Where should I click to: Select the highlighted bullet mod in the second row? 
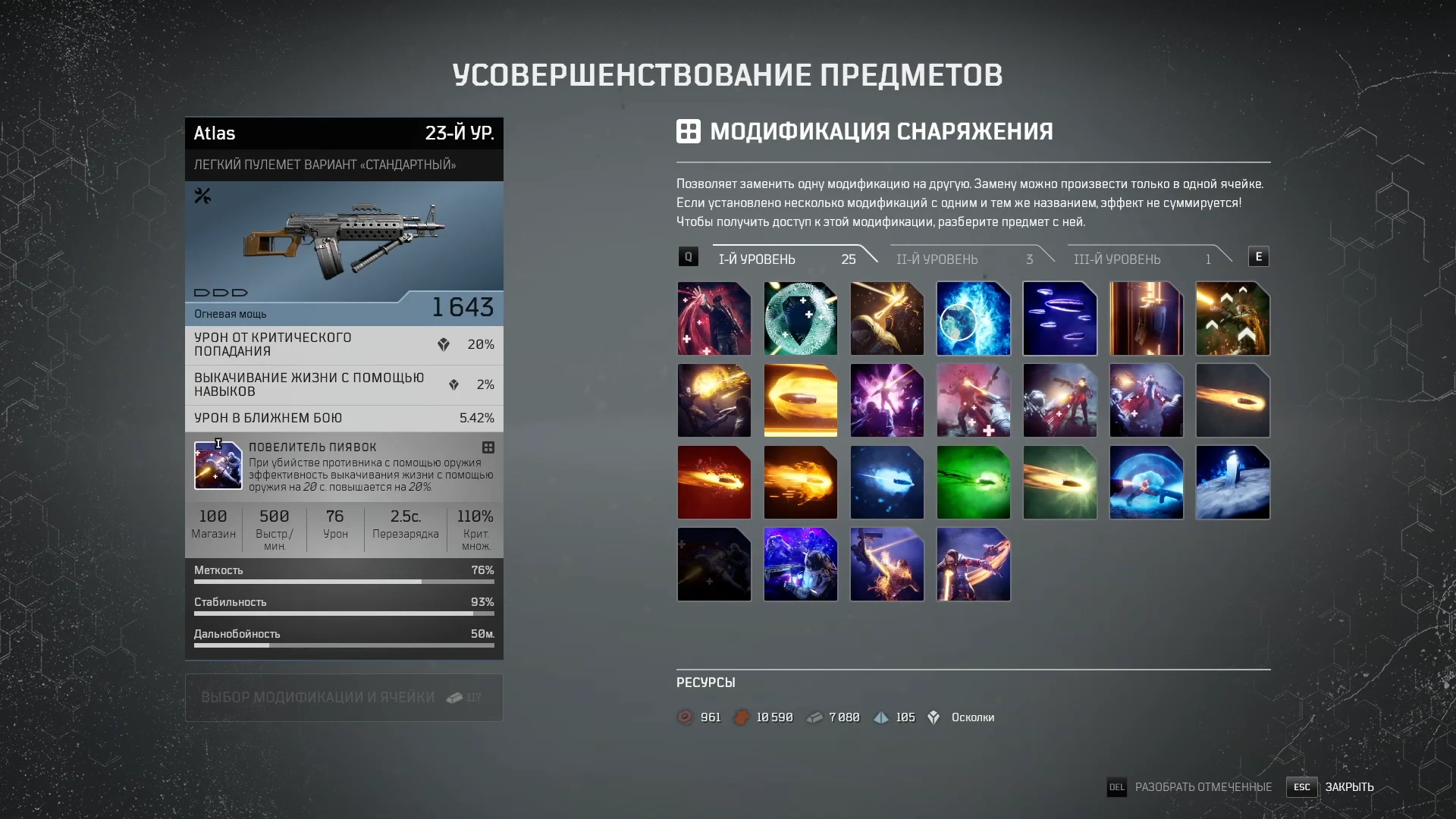pyautogui.click(x=800, y=400)
